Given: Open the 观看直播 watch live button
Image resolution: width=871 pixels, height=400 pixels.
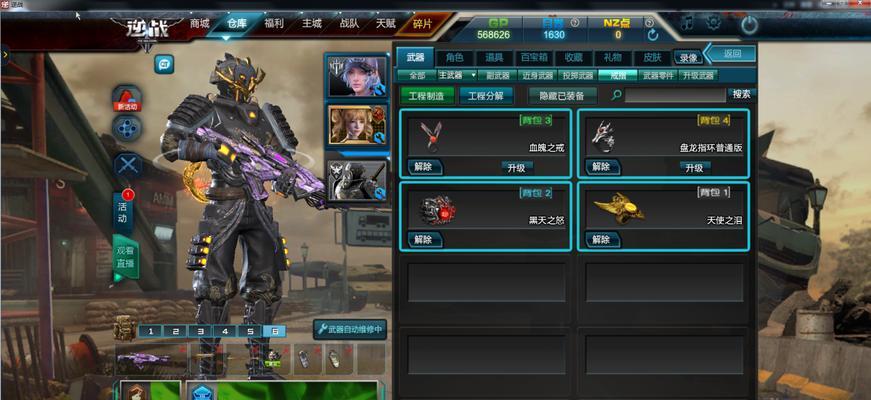Looking at the screenshot, I should (125, 256).
